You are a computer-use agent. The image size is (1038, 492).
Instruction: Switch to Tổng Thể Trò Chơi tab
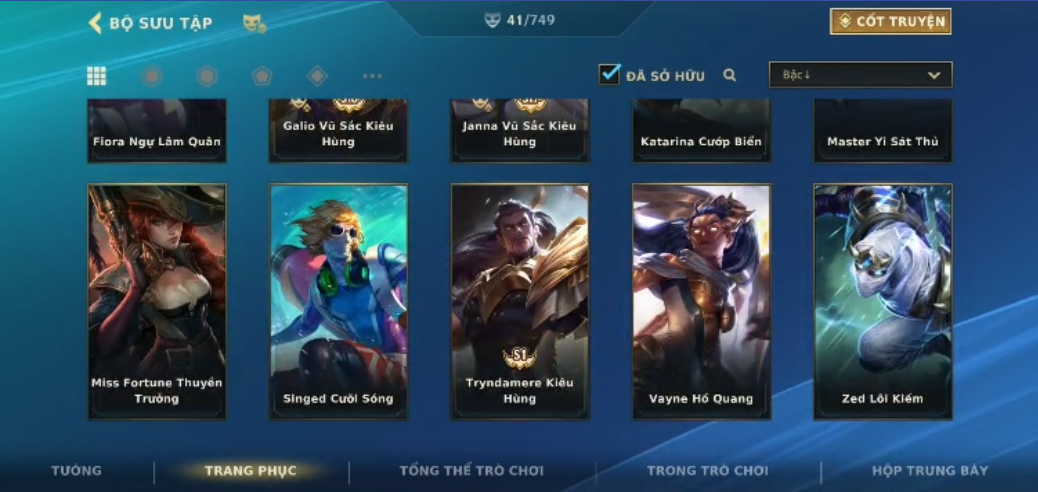[x=472, y=471]
